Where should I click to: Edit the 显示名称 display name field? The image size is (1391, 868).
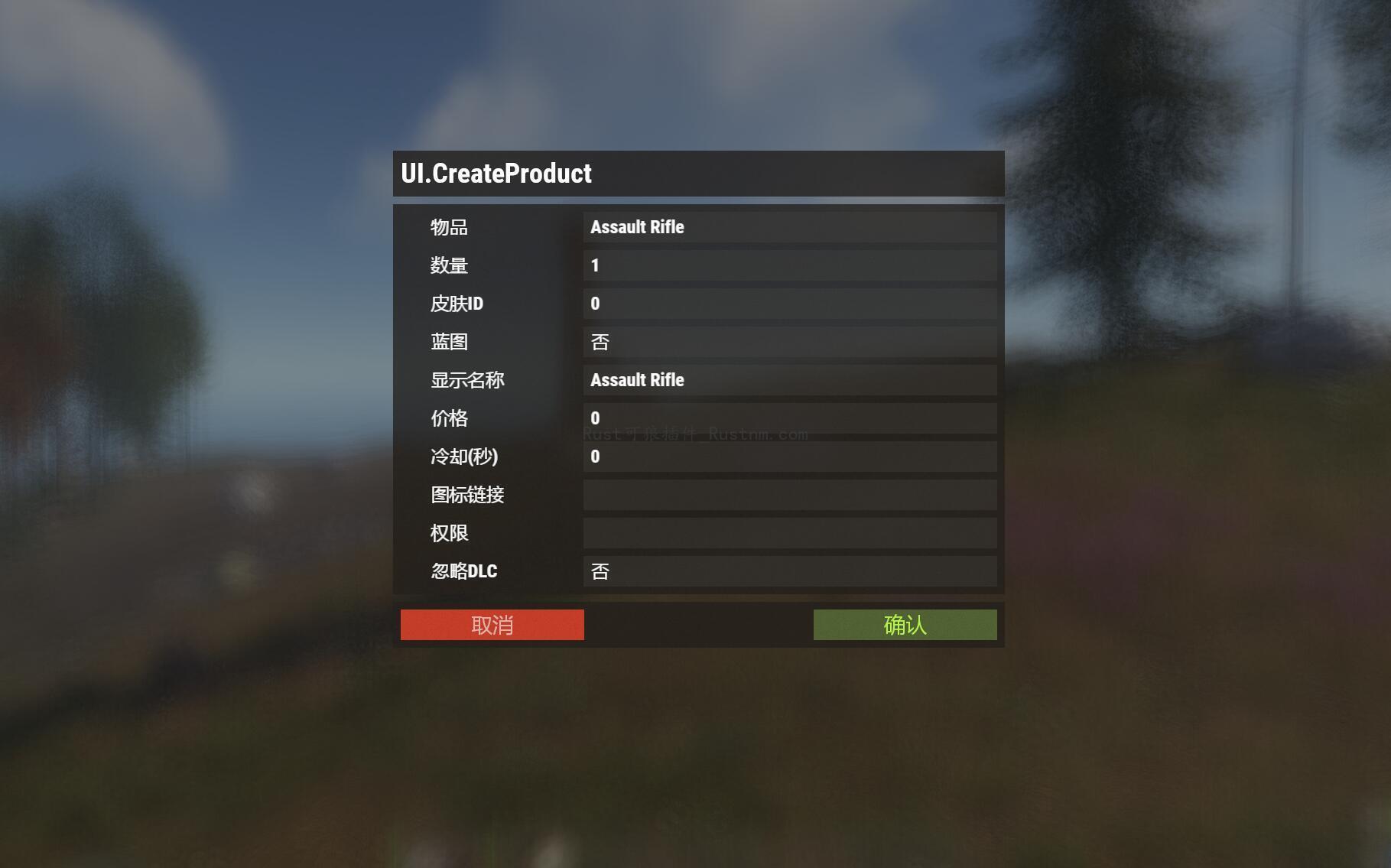(x=791, y=380)
